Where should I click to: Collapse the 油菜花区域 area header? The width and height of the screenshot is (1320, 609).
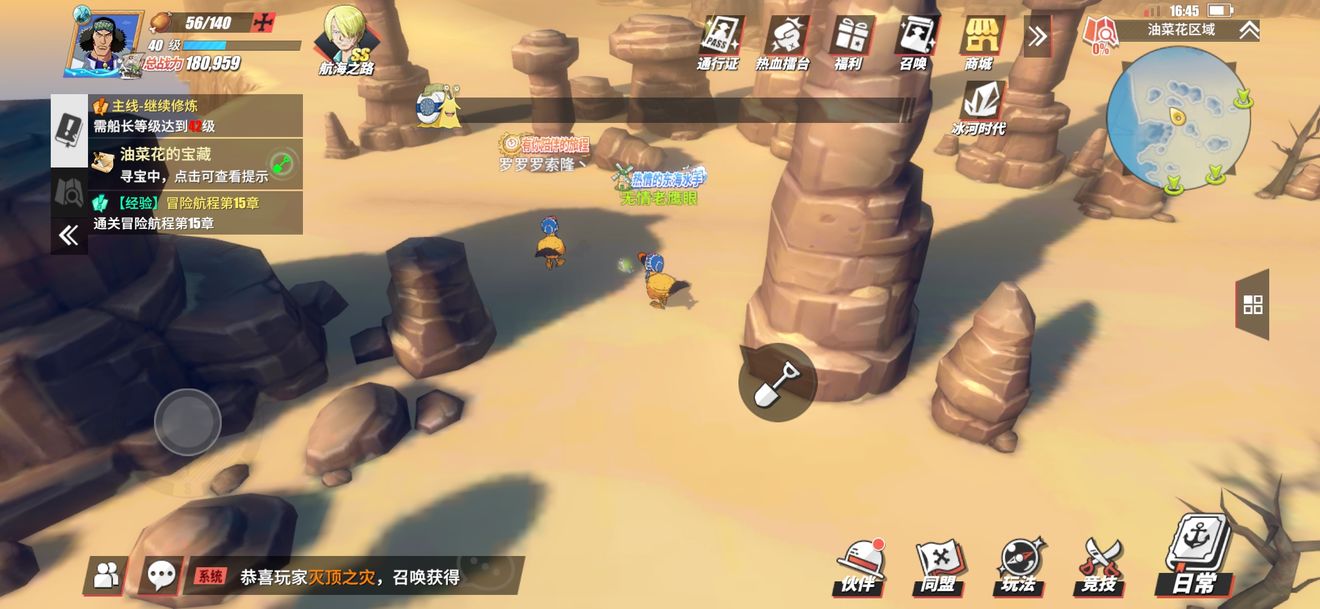(1249, 30)
